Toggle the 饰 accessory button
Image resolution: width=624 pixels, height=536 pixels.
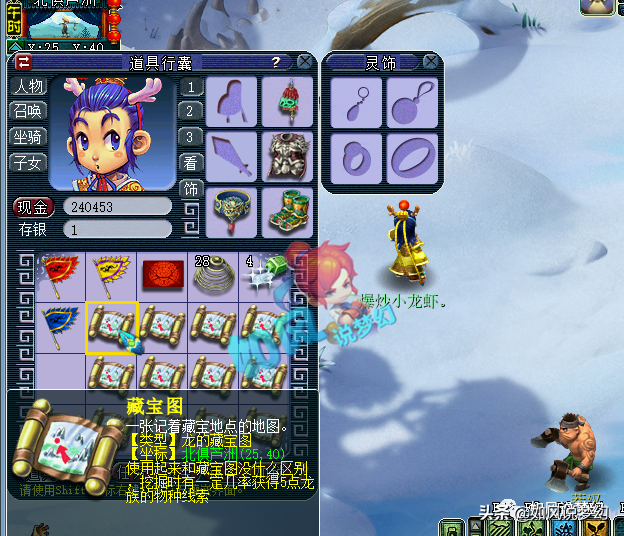click(189, 188)
